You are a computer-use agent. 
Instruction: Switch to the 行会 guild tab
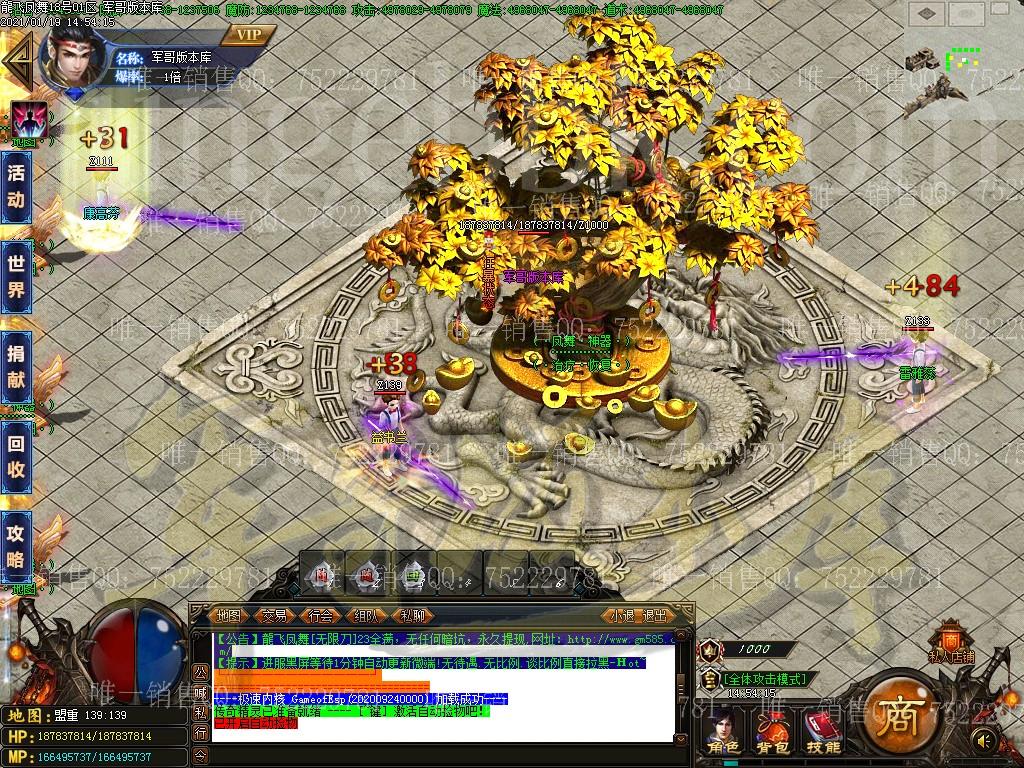click(320, 616)
